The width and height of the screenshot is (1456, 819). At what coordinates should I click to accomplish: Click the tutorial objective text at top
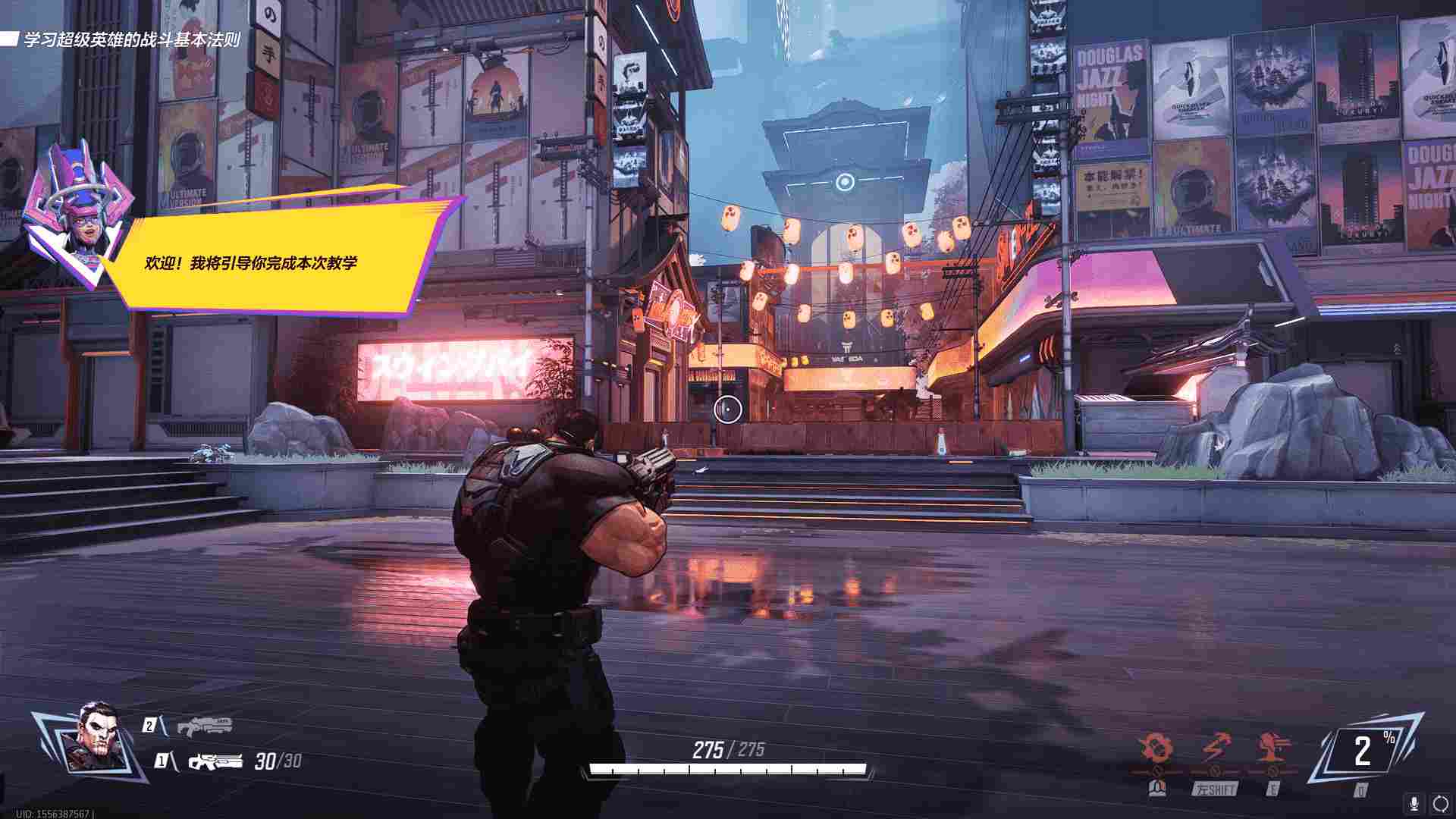pyautogui.click(x=131, y=39)
